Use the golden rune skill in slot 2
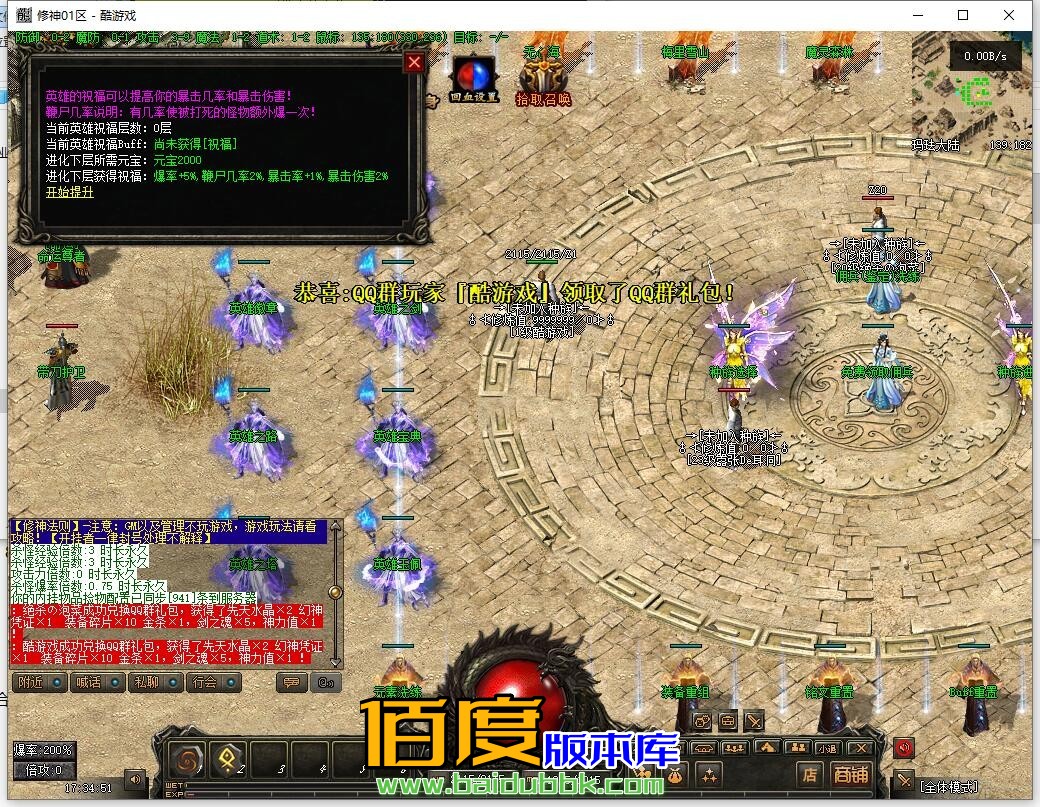The image size is (1040, 807). tap(229, 760)
